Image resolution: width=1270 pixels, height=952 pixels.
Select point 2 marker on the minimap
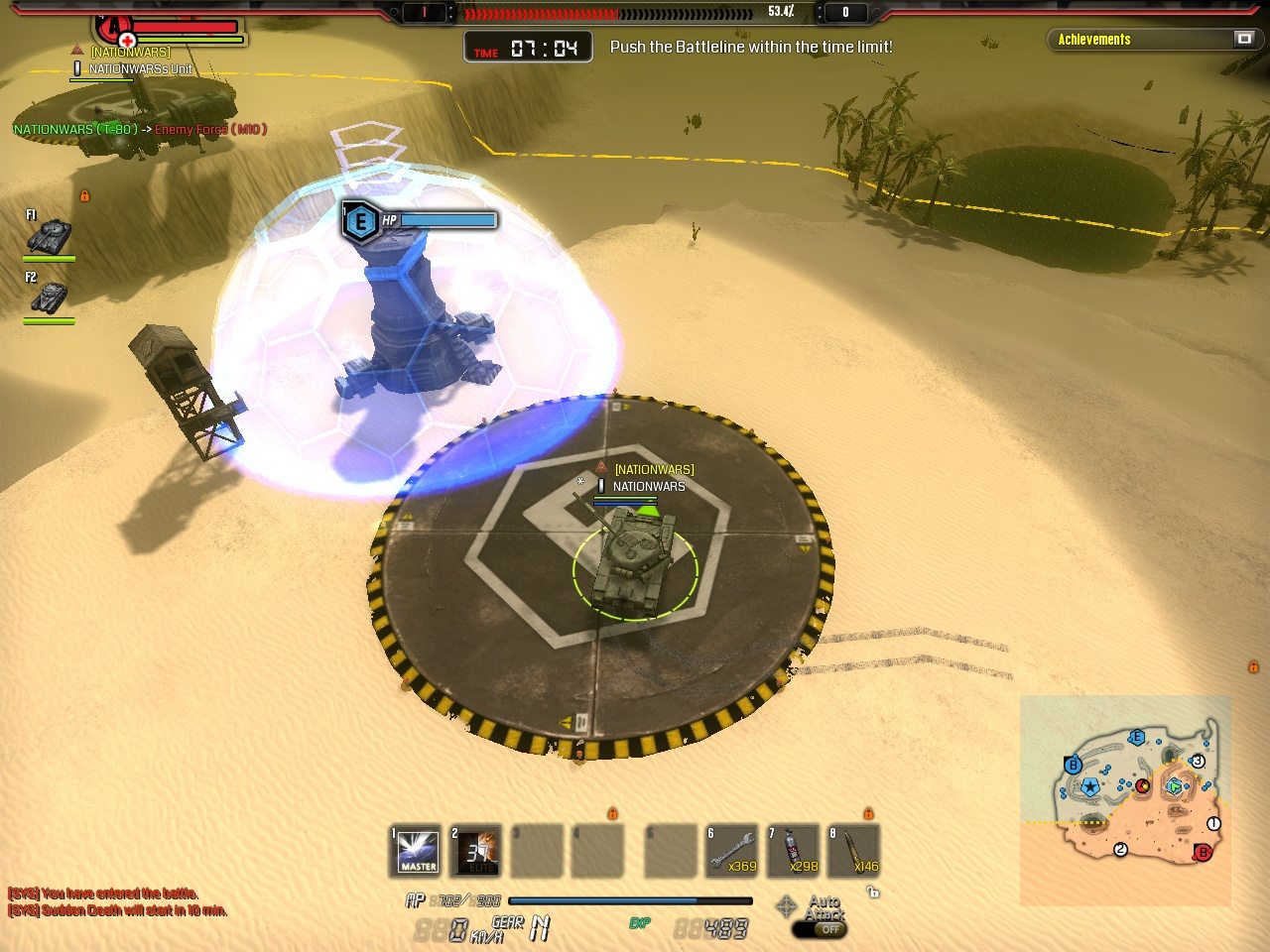[1120, 849]
